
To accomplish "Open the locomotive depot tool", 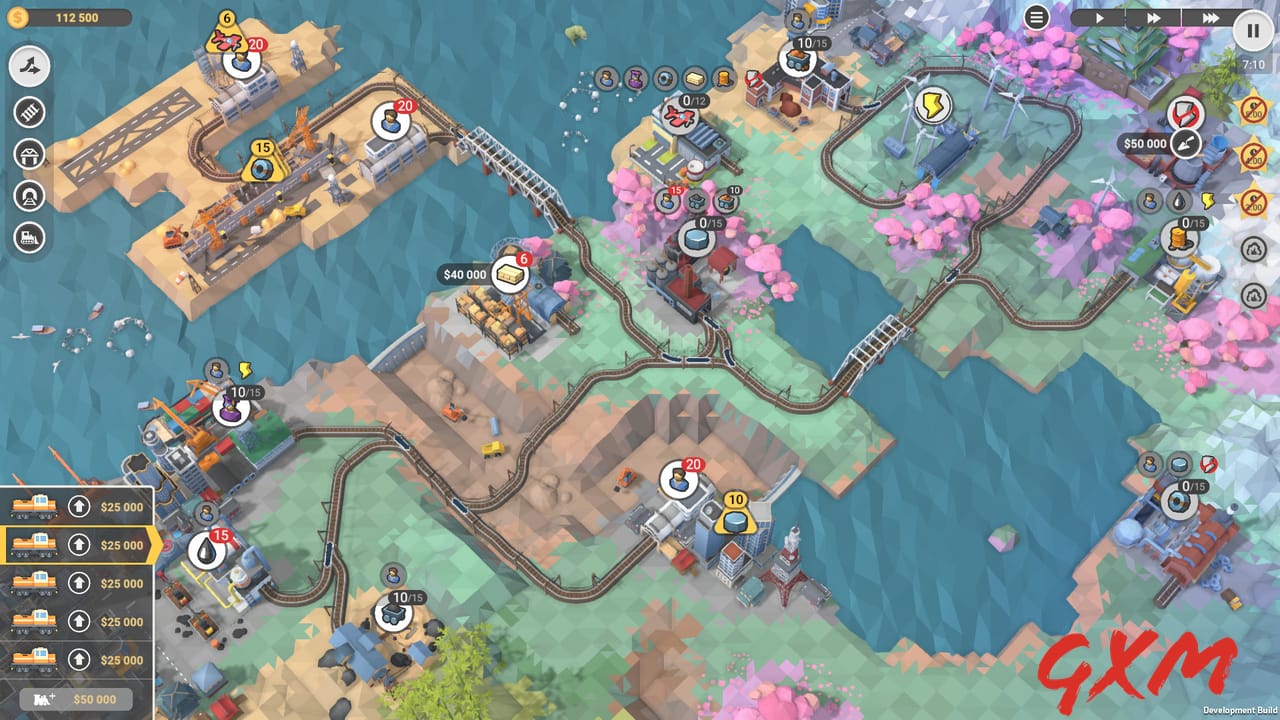I will [x=29, y=239].
